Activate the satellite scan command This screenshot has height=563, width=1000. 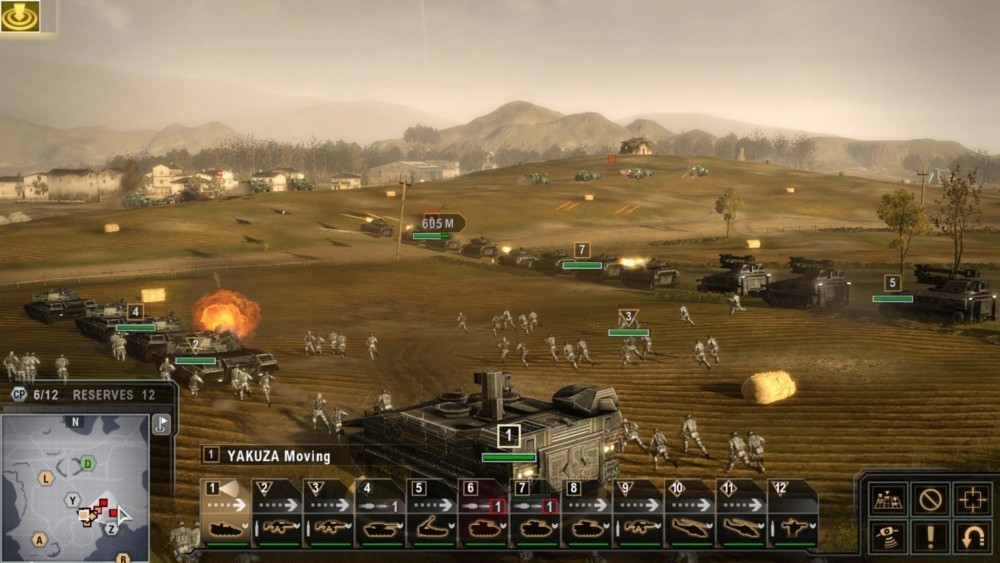(x=887, y=537)
